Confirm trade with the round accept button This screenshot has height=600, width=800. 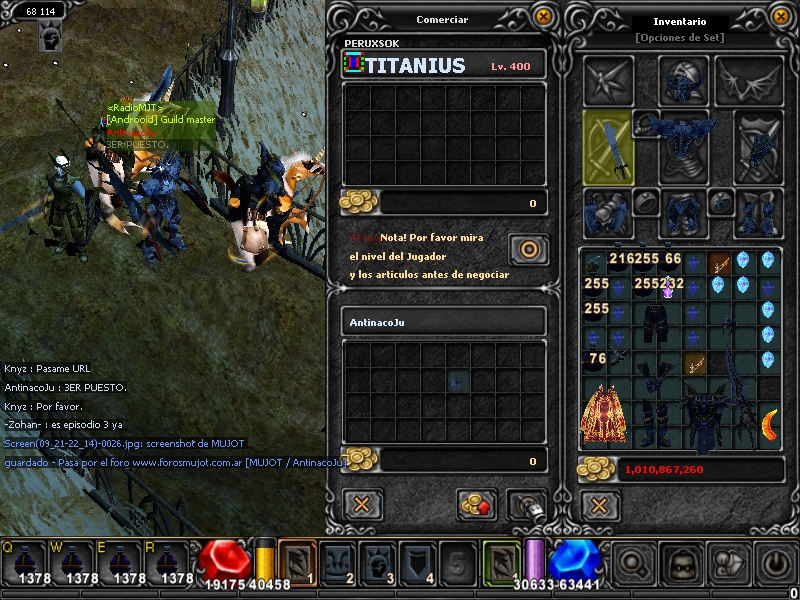coord(527,248)
